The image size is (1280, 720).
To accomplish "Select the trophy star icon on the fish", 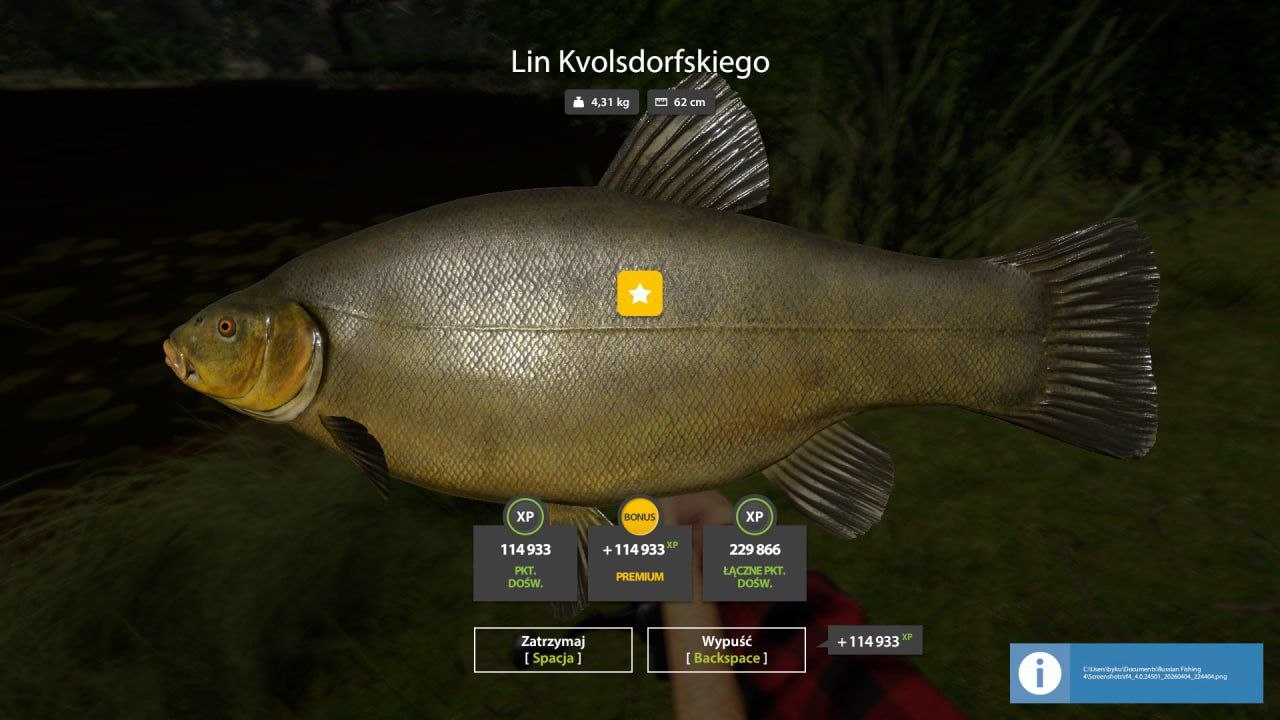I will point(639,293).
